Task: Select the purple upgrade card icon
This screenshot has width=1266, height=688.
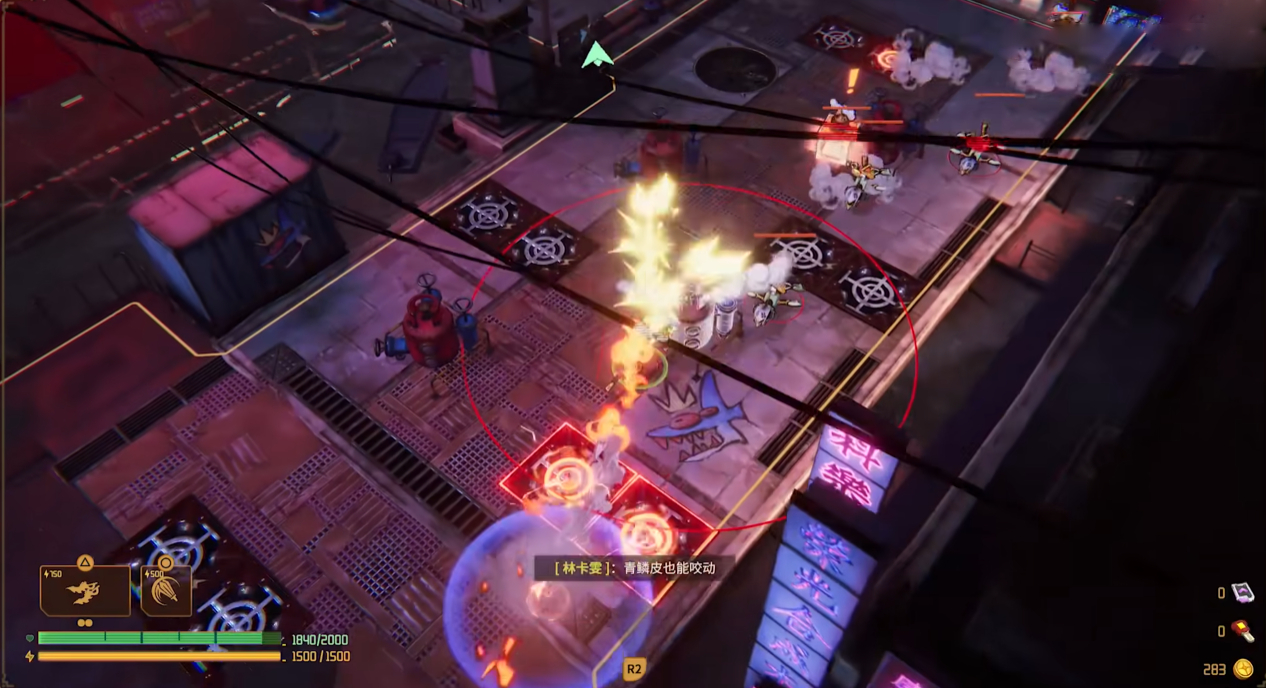Action: click(1242, 593)
